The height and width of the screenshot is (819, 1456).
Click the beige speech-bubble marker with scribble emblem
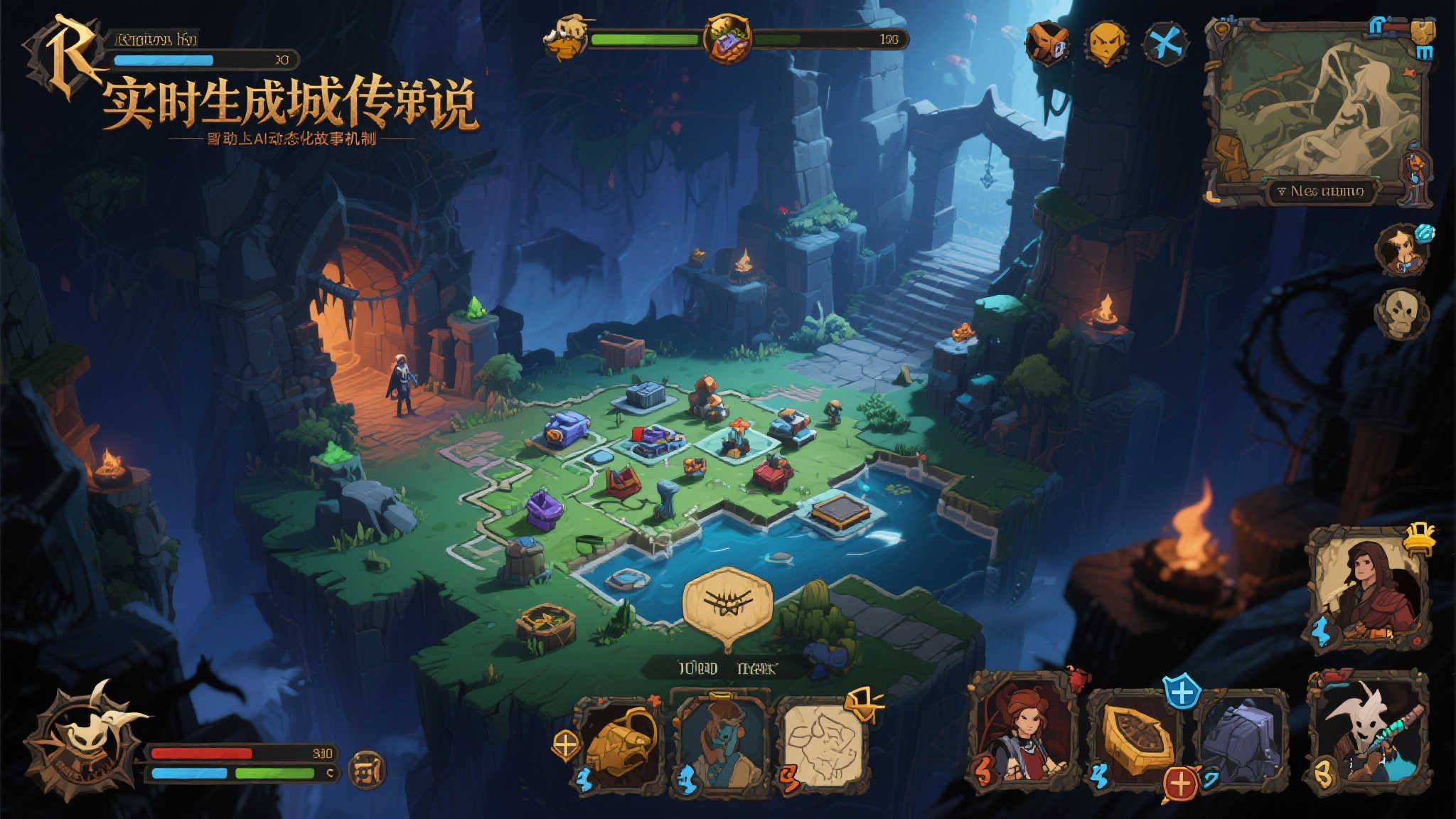coord(727,604)
